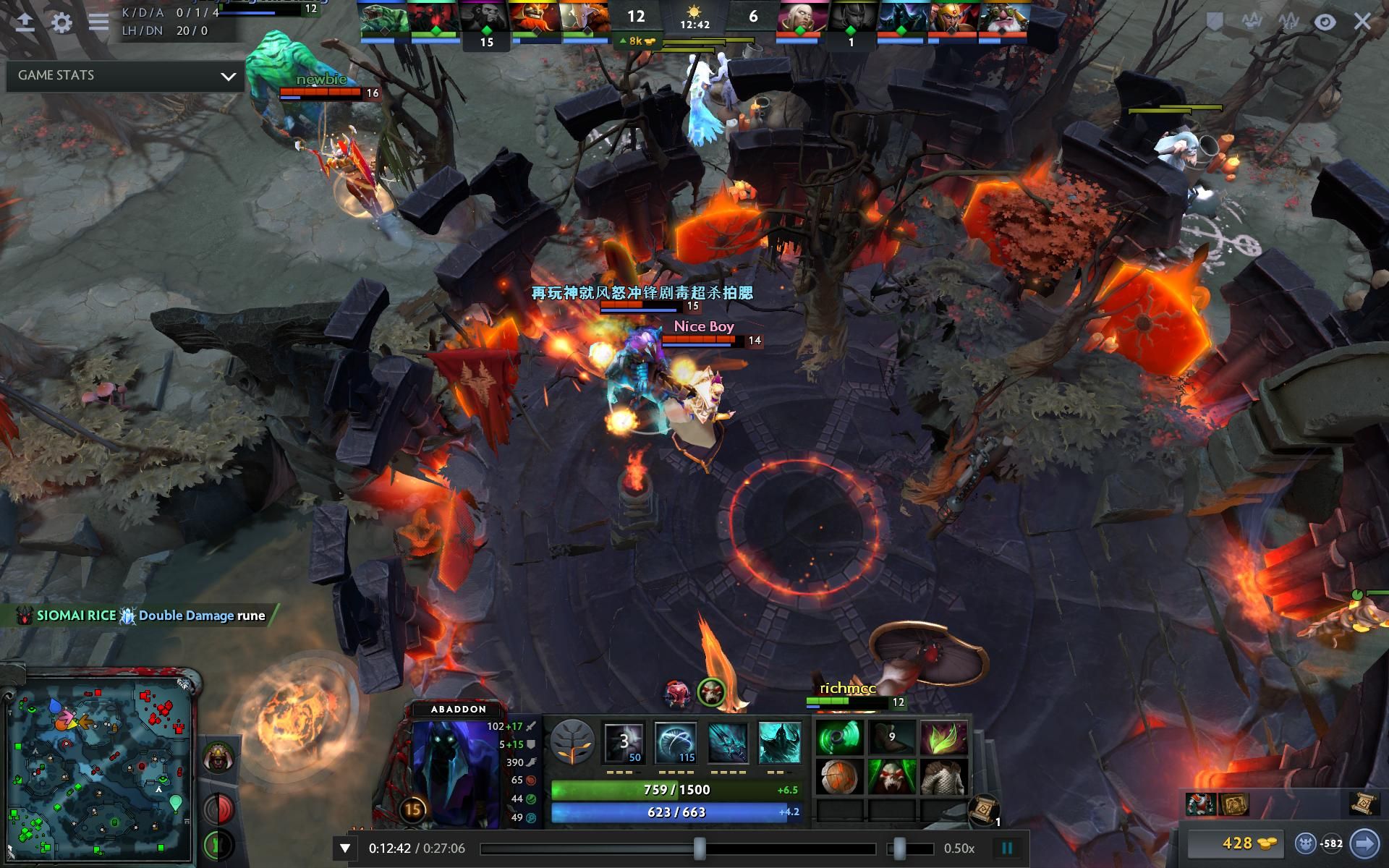Viewport: 1389px width, 868px height.
Task: Click the Borrowed Time ultimate icon
Action: 780,742
